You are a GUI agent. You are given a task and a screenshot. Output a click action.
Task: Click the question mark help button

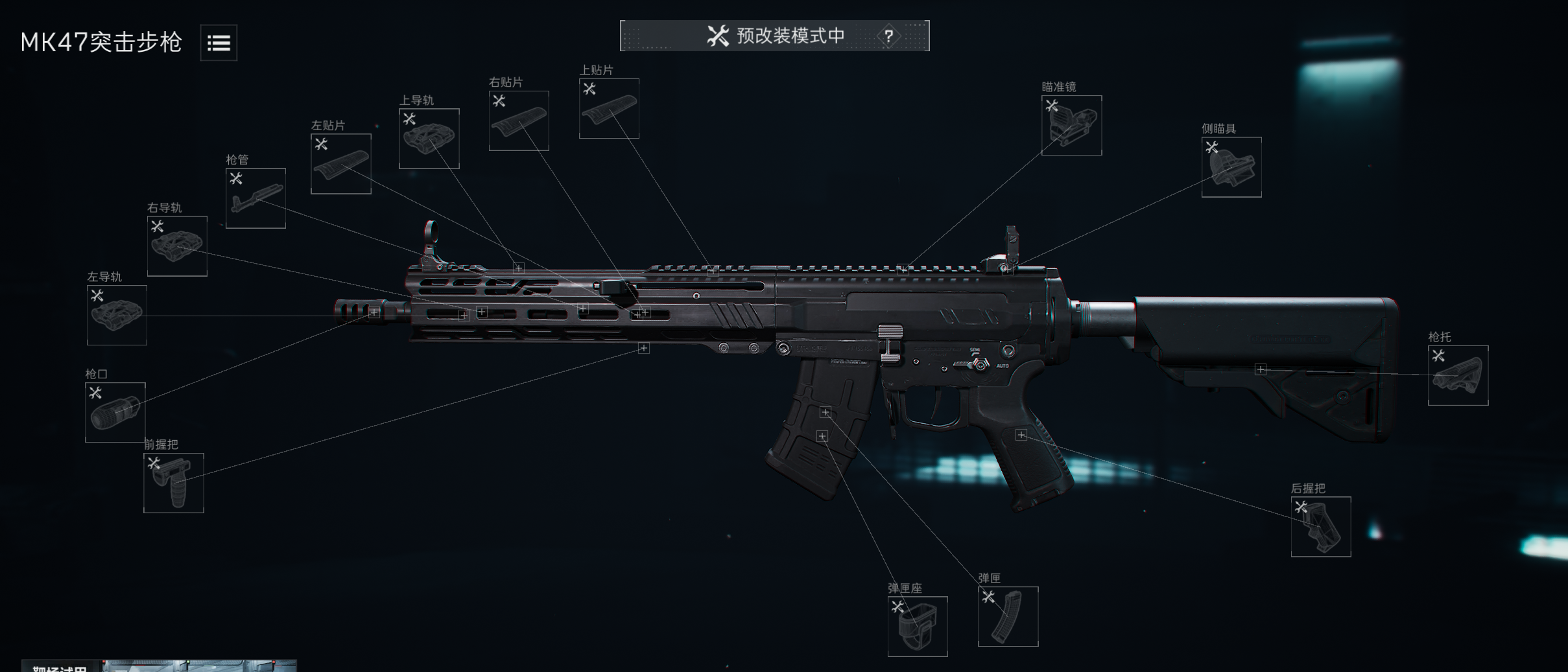(888, 36)
